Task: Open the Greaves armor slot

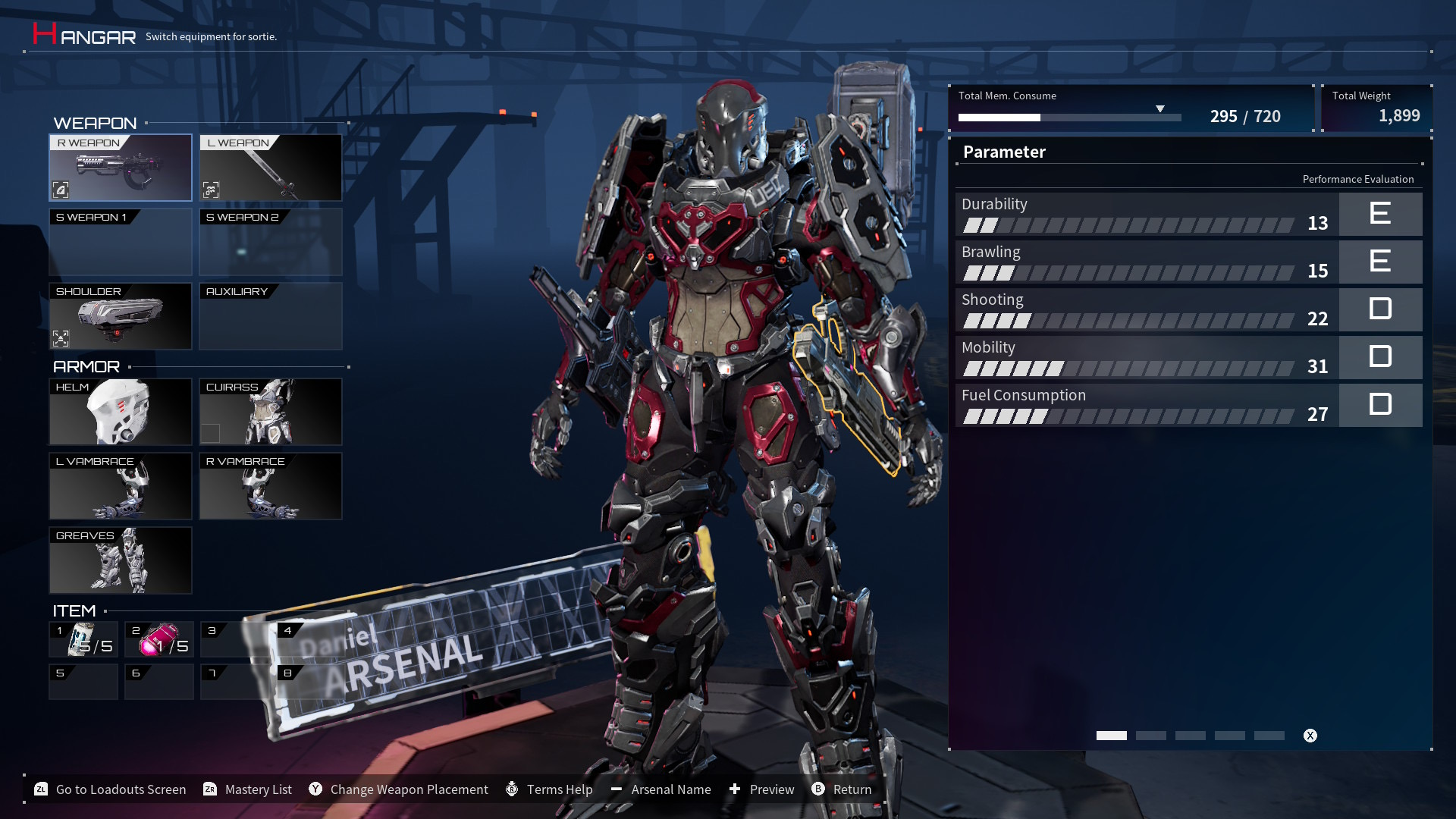Action: [x=121, y=560]
